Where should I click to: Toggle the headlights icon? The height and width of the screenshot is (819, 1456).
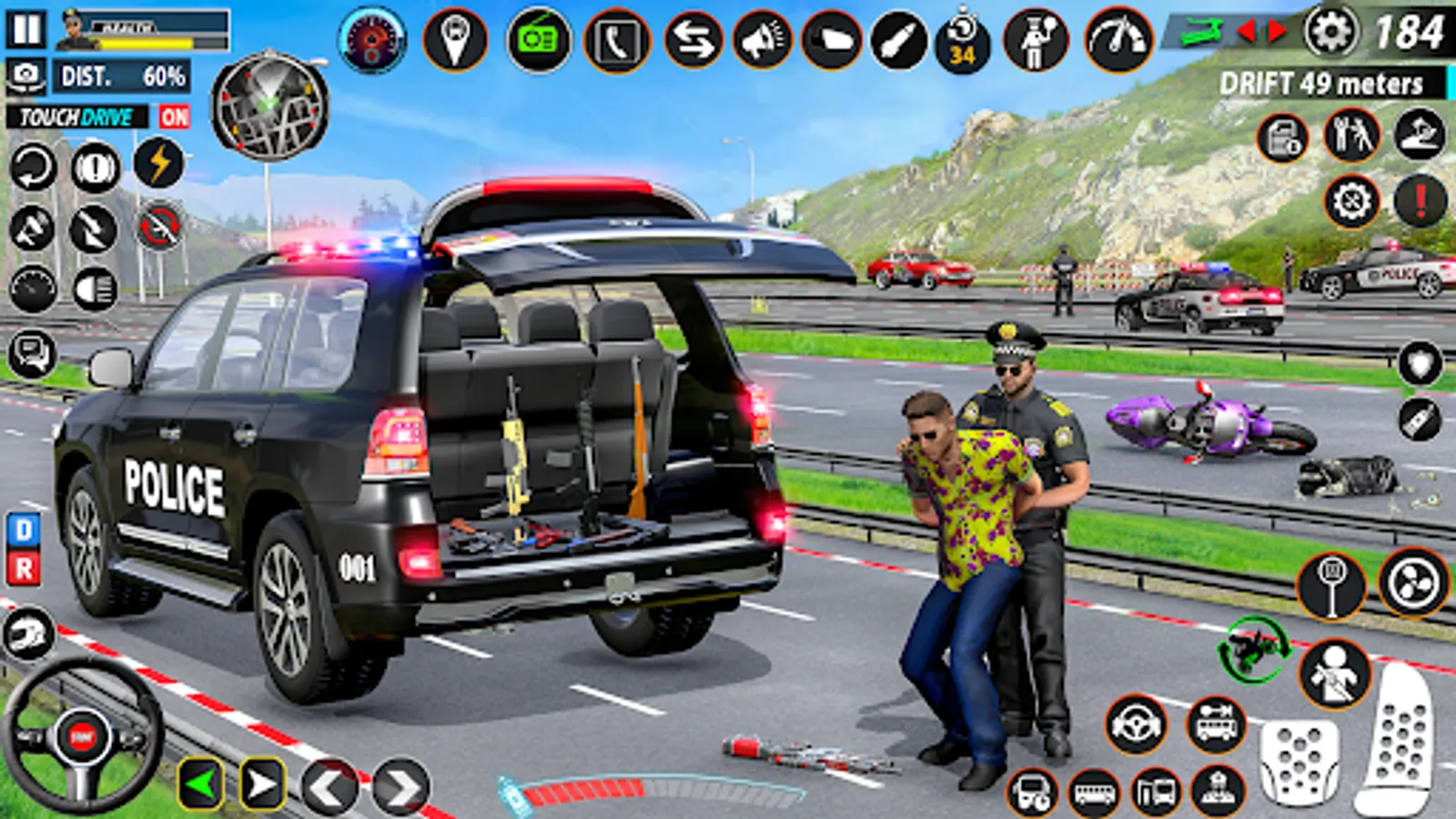pos(96,289)
